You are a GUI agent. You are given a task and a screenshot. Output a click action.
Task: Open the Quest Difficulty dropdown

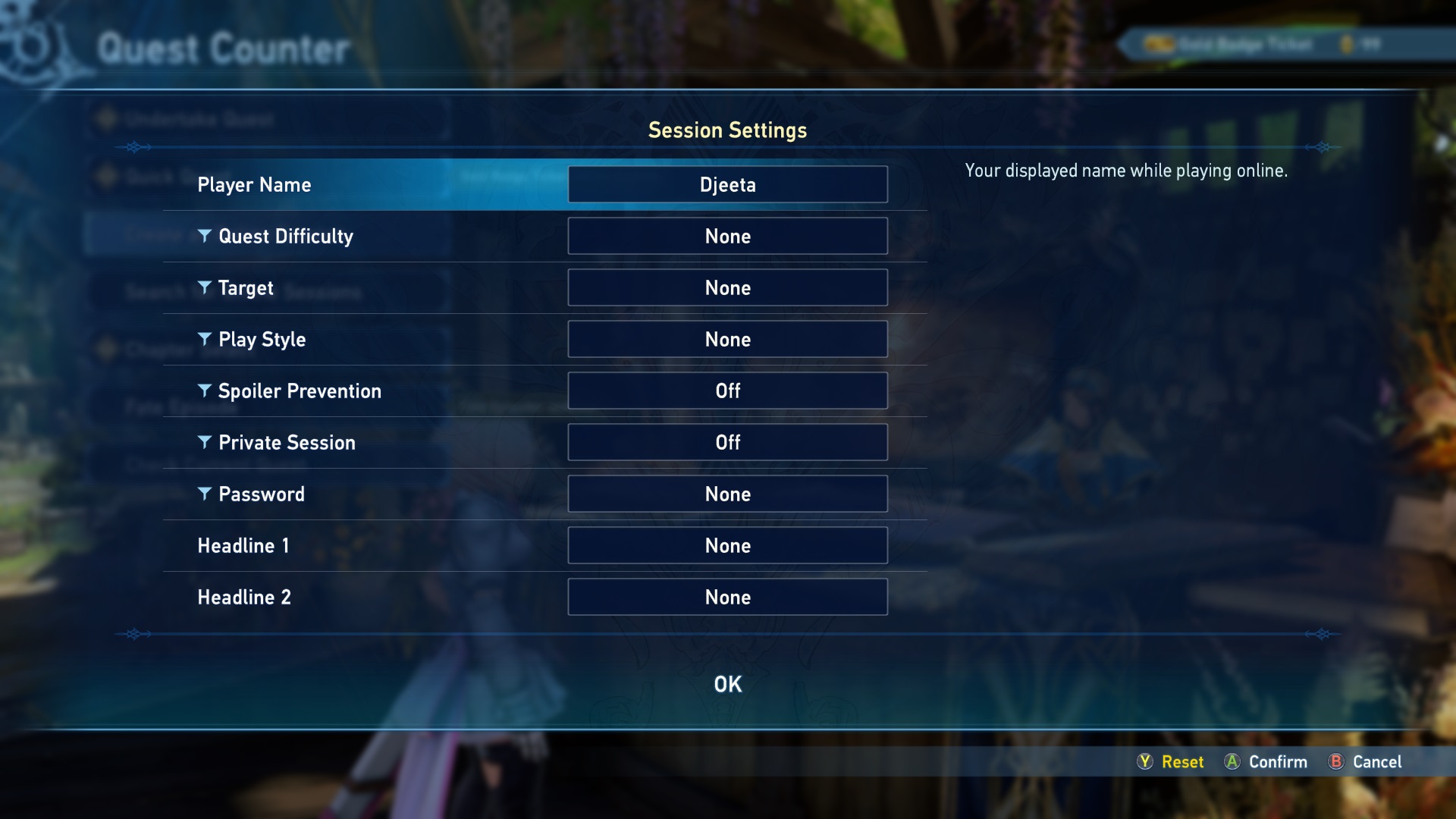point(727,236)
